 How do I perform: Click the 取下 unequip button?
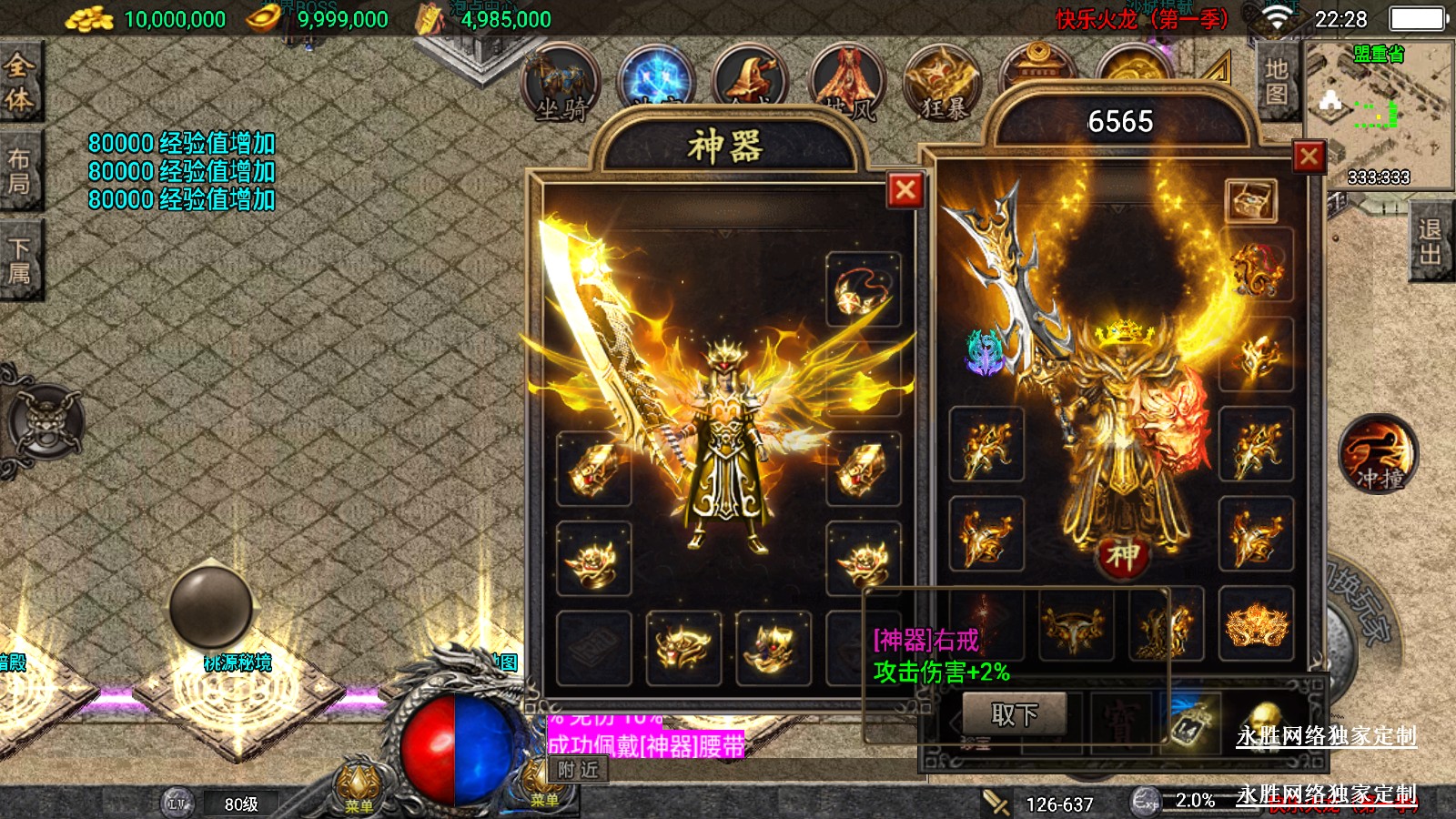pyautogui.click(x=1014, y=714)
